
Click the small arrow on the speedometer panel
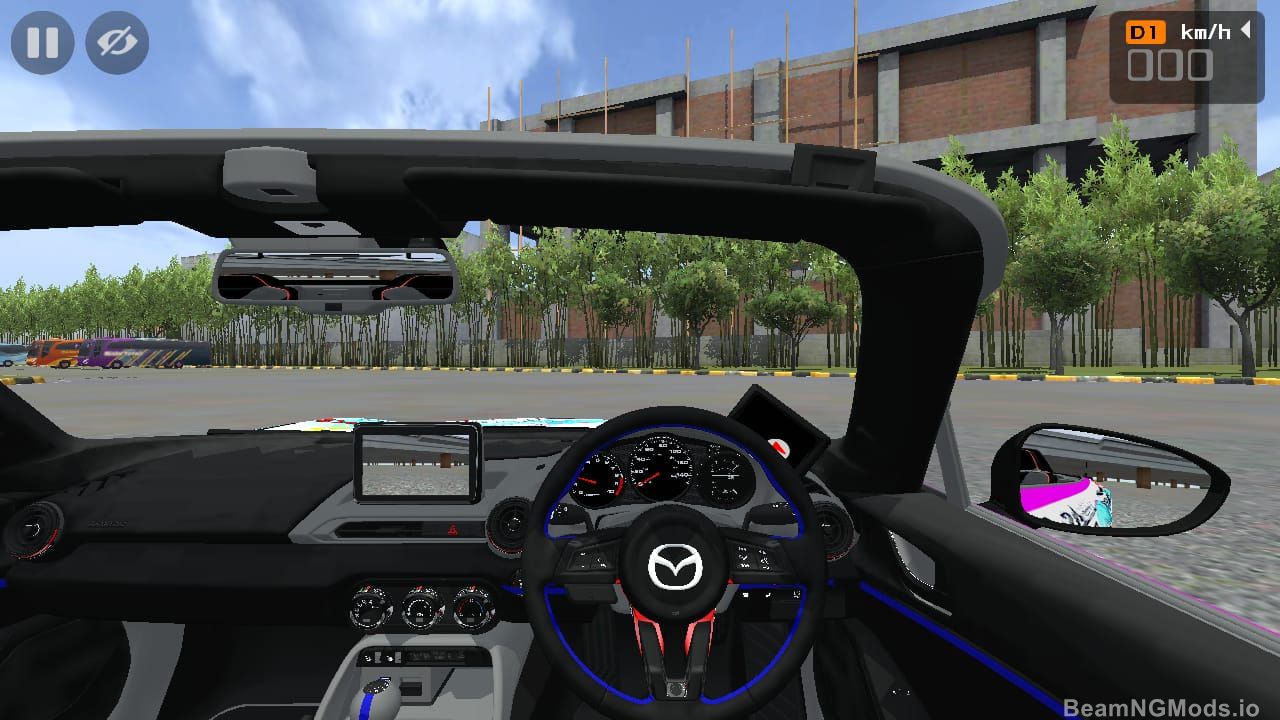click(x=1245, y=31)
